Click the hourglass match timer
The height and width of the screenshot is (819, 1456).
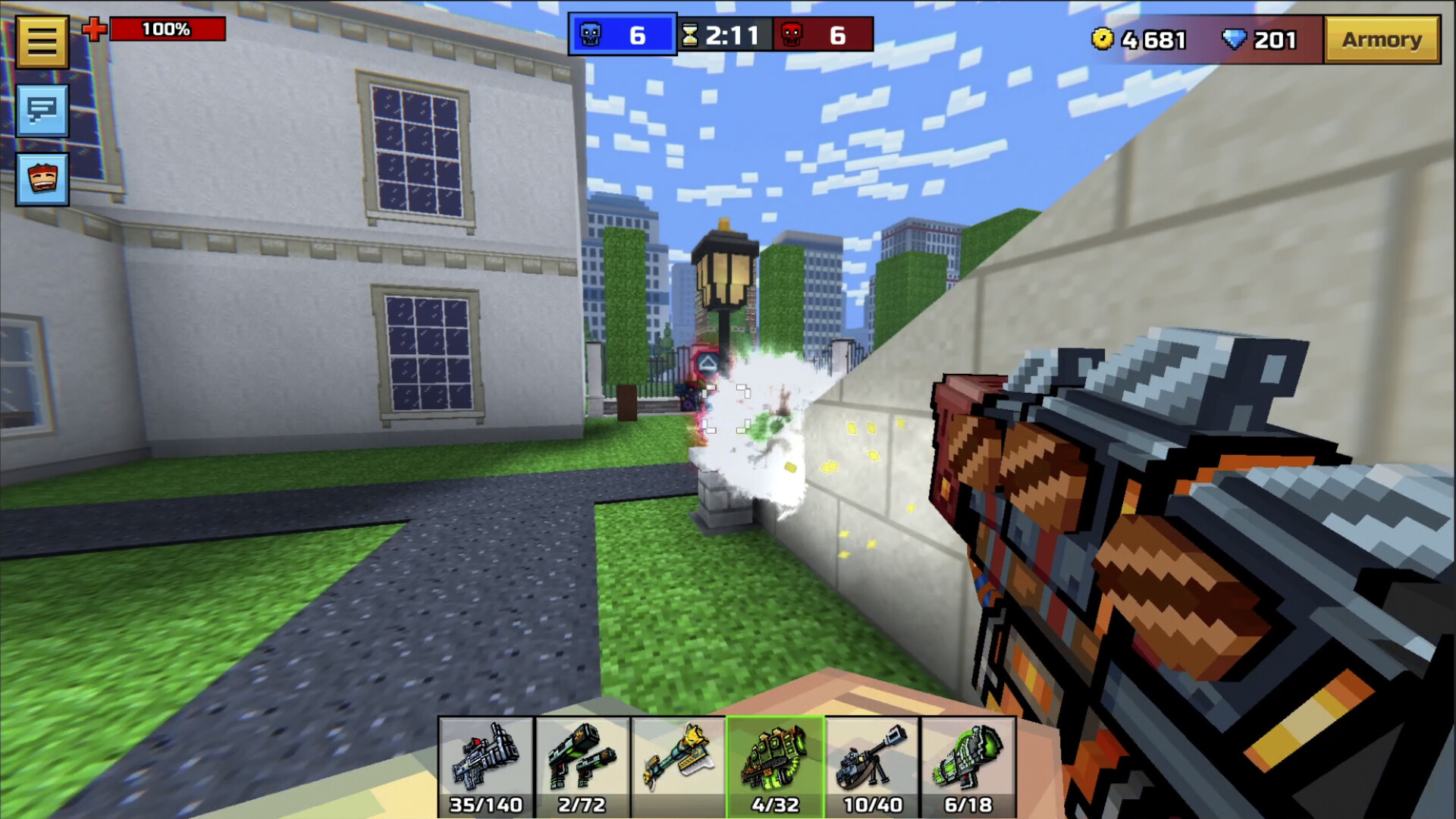[691, 33]
